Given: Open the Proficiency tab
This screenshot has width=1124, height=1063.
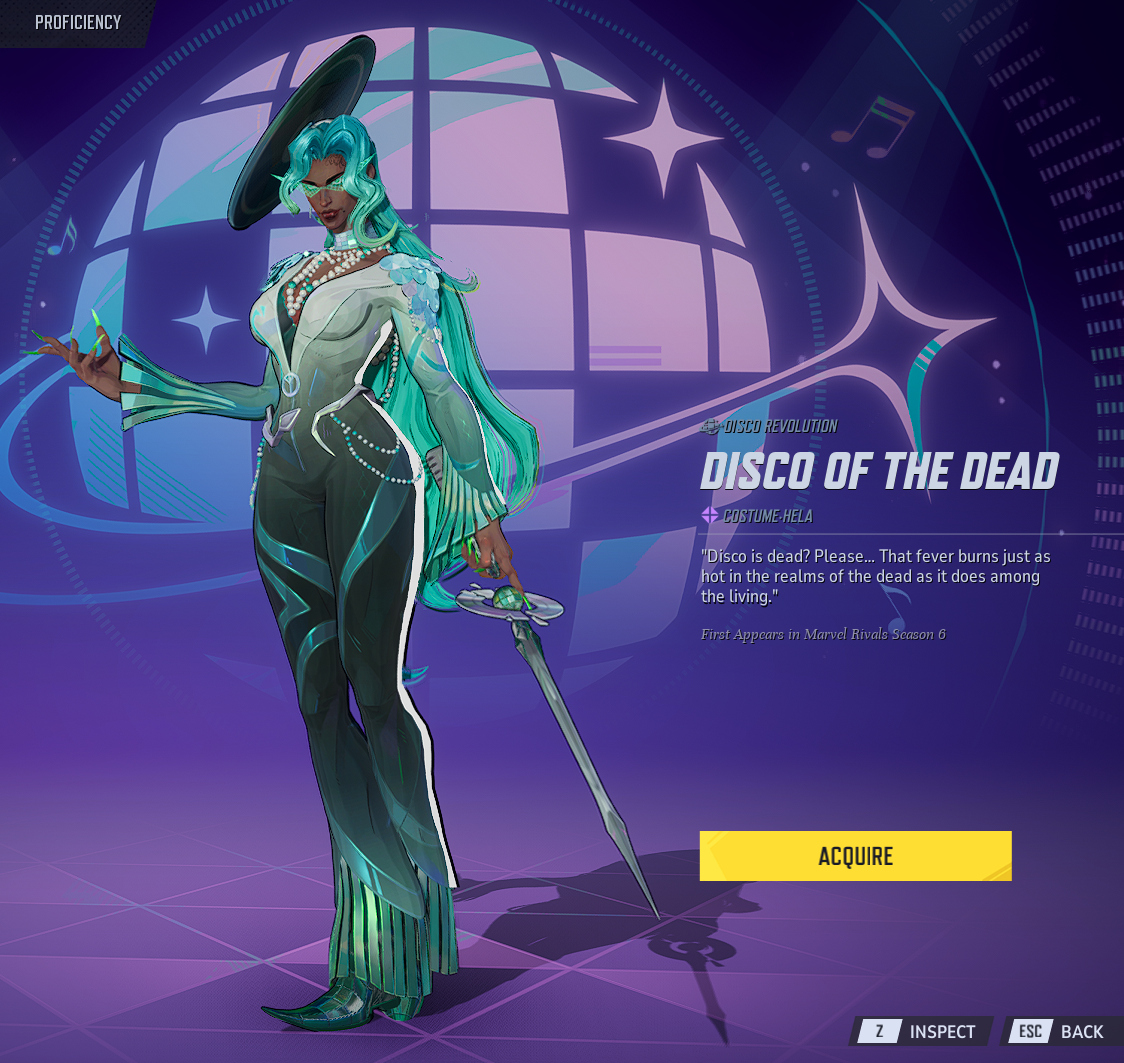Looking at the screenshot, I should click(78, 22).
